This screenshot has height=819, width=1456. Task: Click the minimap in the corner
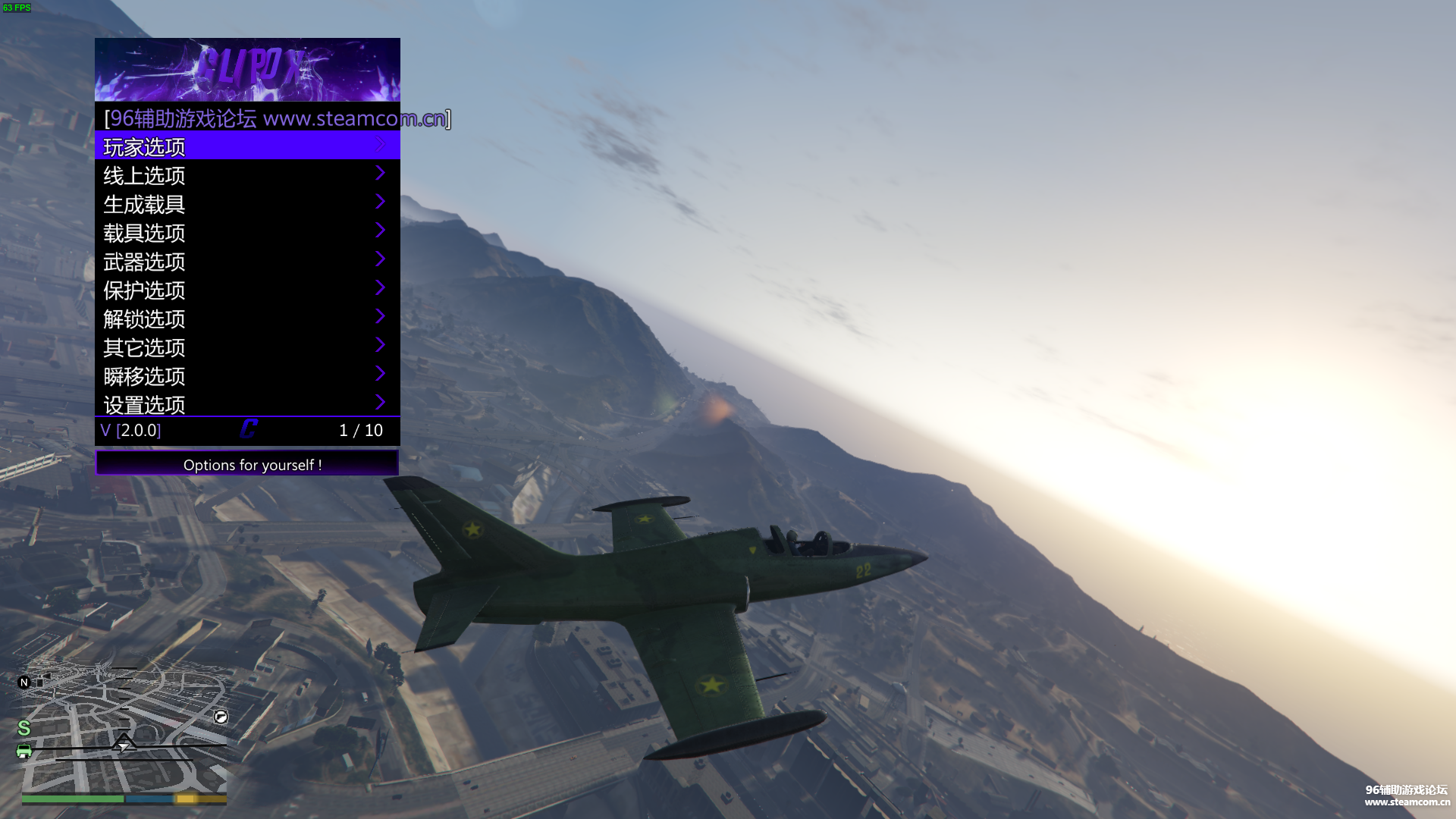tap(124, 728)
